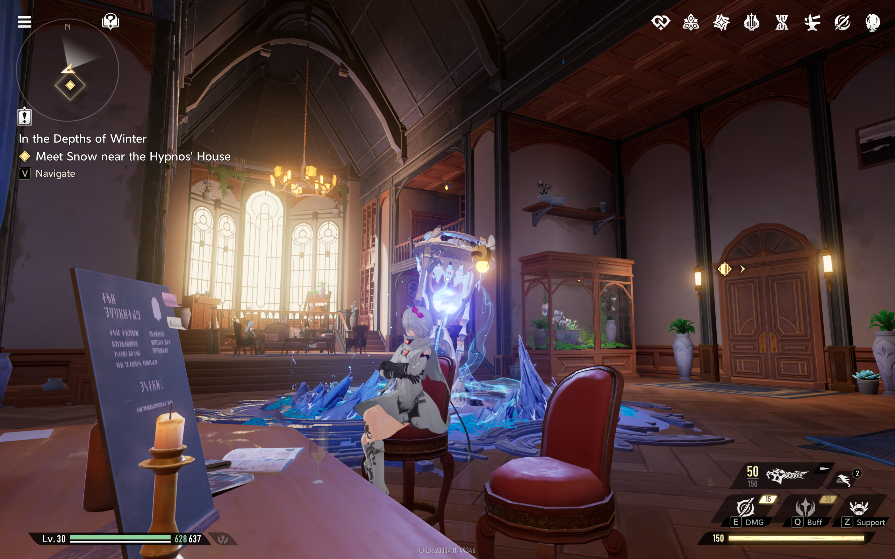Click the quest waypoint marker by the door

click(x=725, y=268)
